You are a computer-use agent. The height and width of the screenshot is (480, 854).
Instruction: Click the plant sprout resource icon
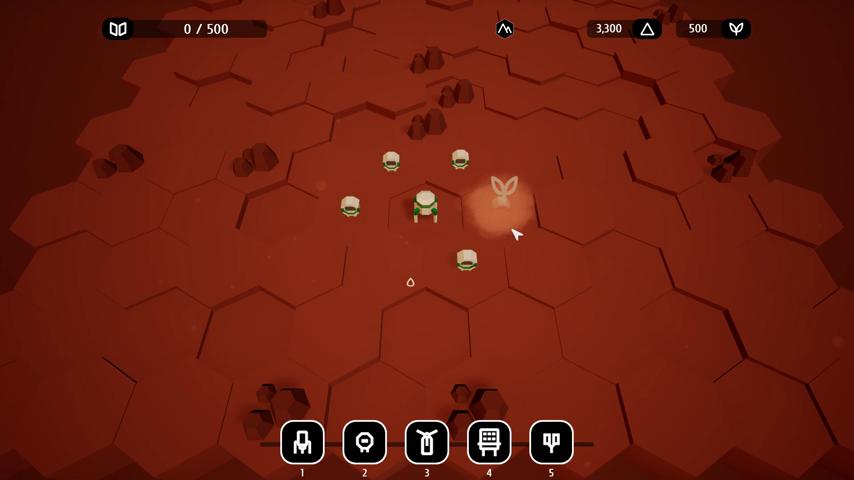click(x=736, y=29)
